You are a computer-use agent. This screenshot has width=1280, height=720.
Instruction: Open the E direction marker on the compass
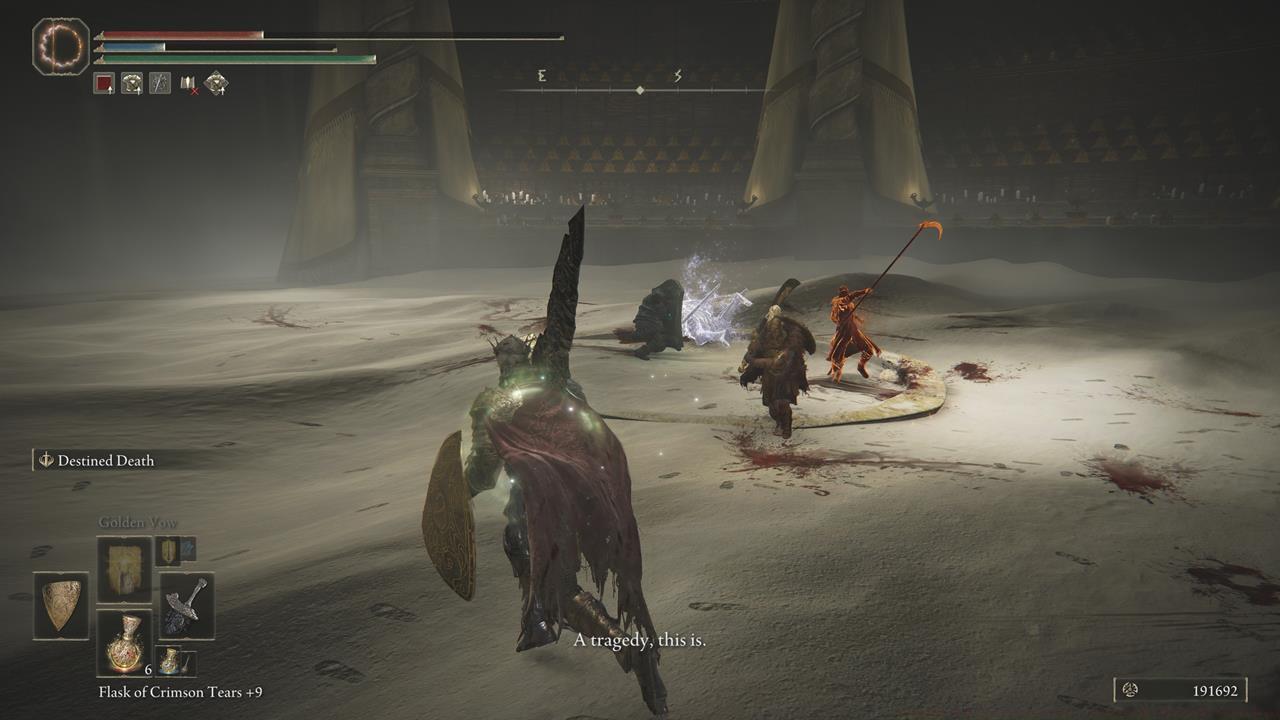coord(540,74)
